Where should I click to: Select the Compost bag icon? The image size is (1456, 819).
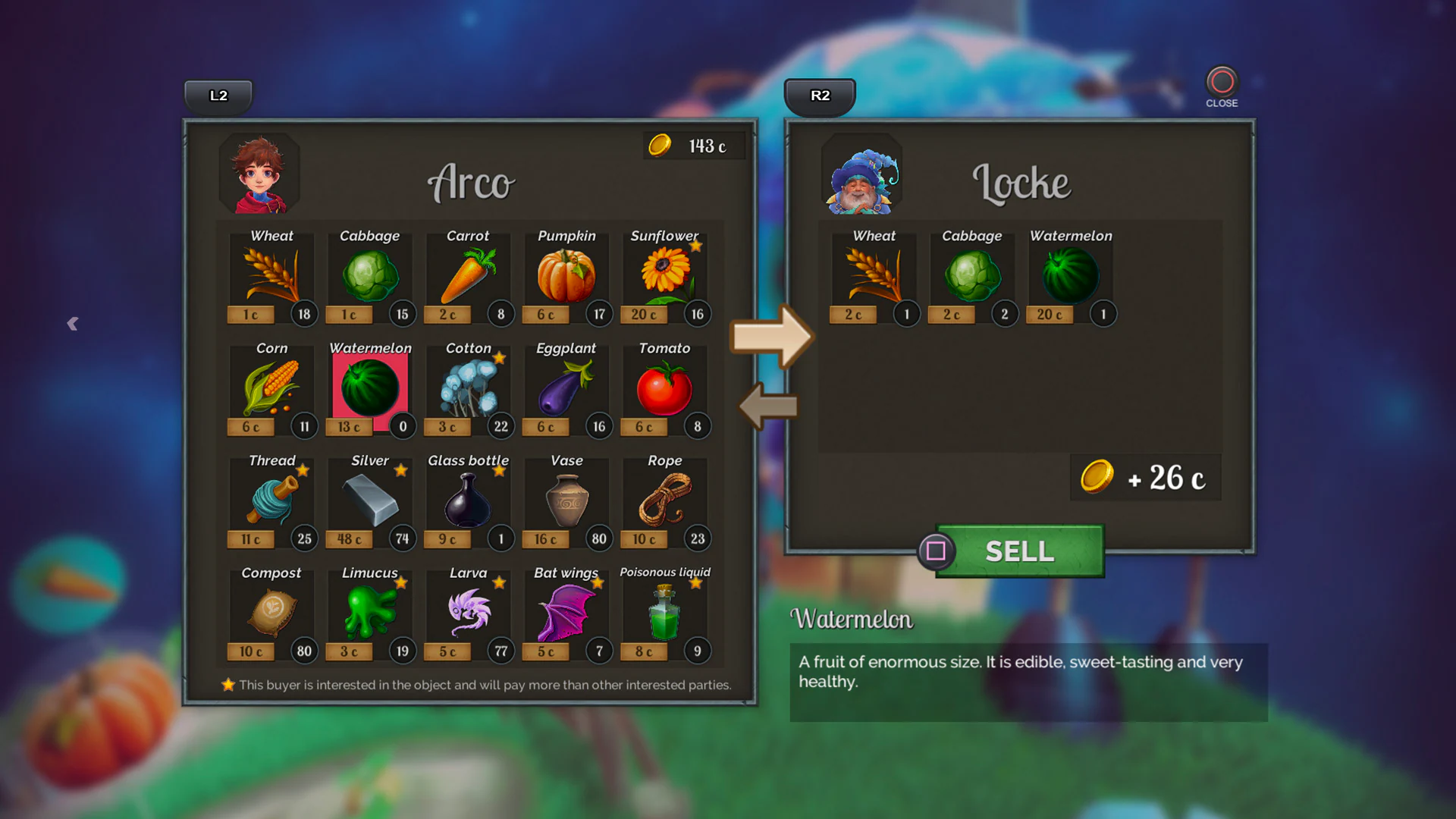(x=271, y=613)
